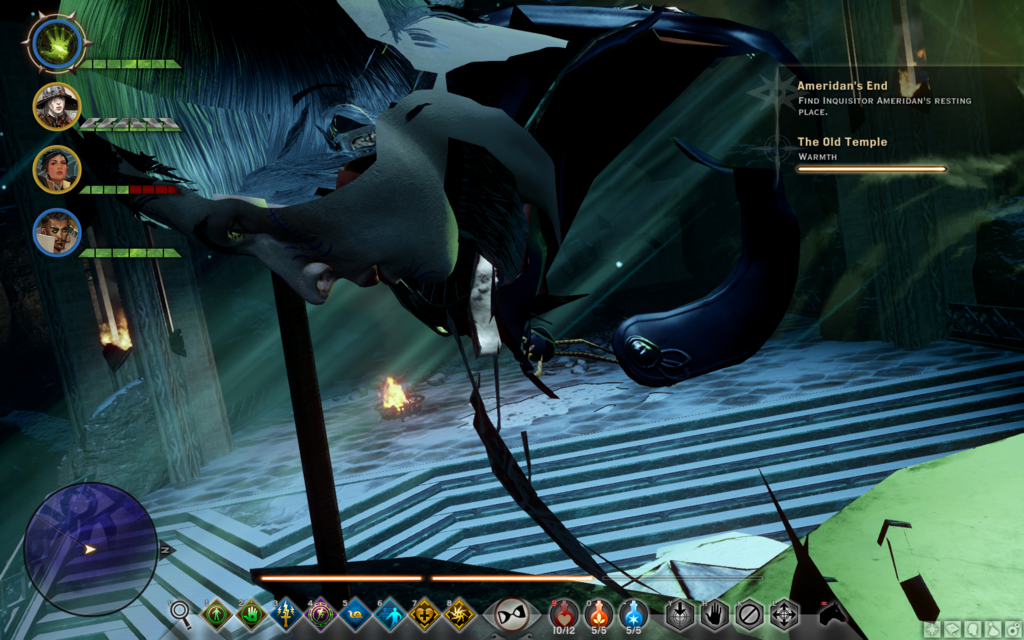Use the blue spiral ability in slot 5

pyautogui.click(x=355, y=613)
